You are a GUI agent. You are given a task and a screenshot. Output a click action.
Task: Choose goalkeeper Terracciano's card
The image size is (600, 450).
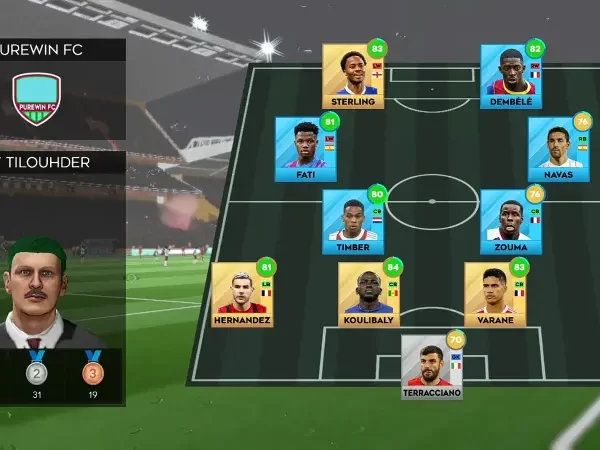point(432,366)
